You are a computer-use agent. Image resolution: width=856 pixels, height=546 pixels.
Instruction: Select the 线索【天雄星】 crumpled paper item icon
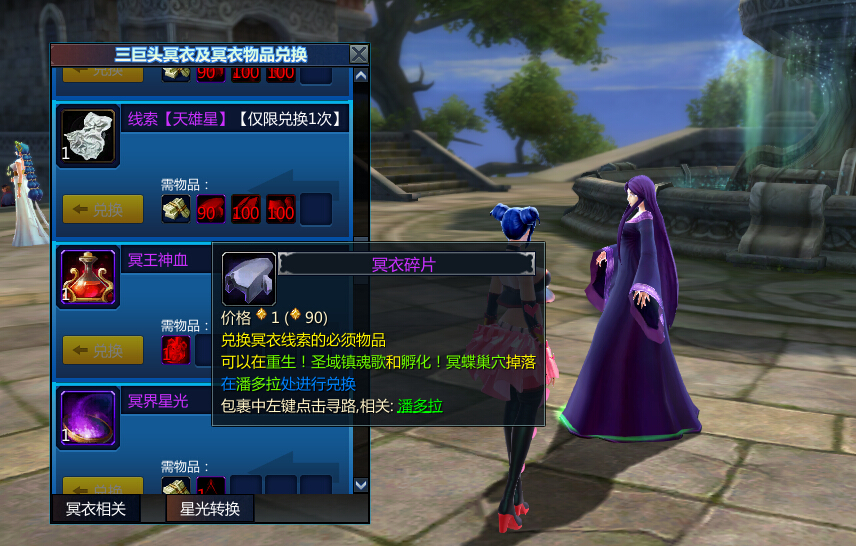[x=89, y=136]
